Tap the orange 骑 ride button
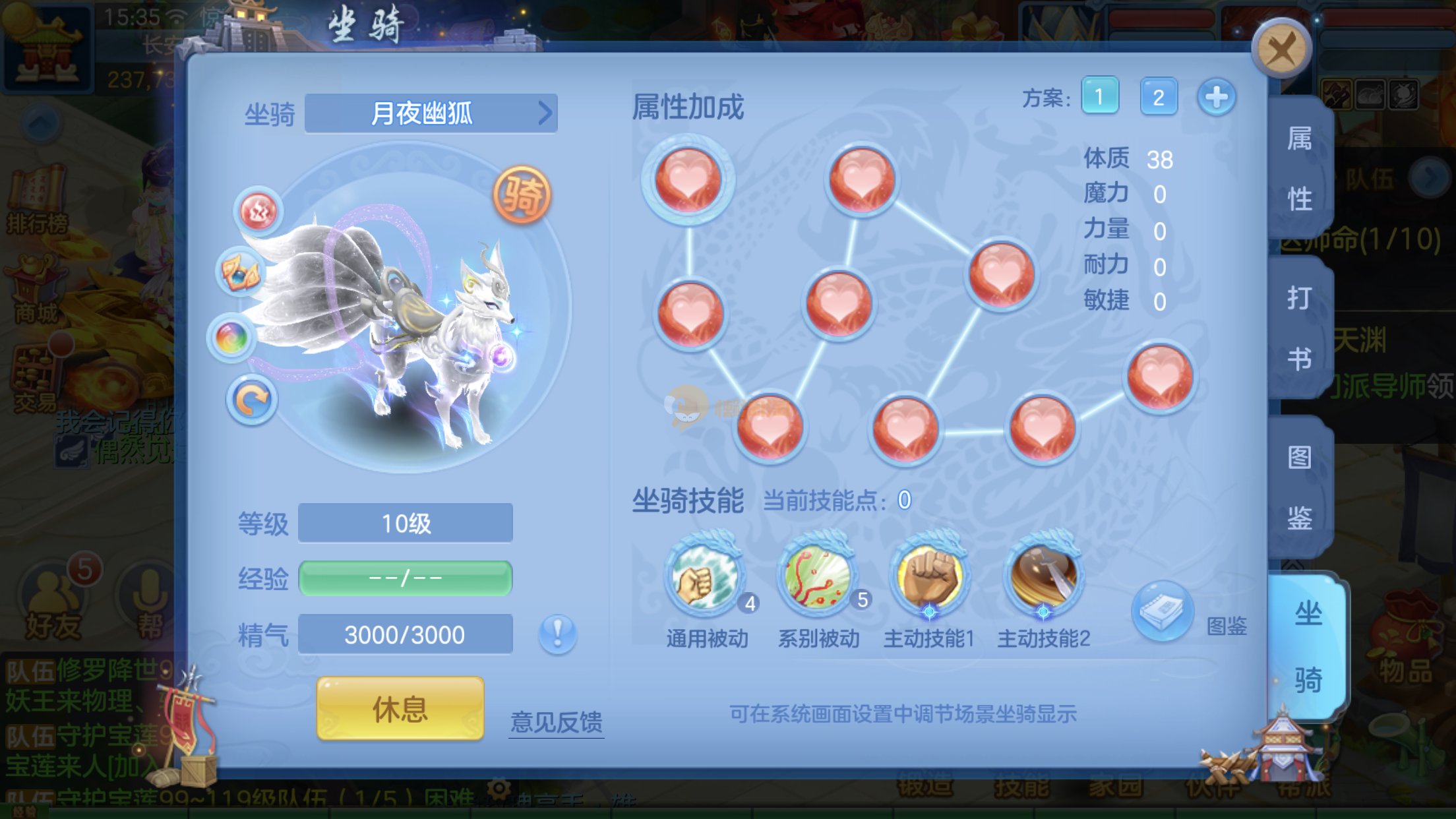The height and width of the screenshot is (819, 1456). (522, 195)
